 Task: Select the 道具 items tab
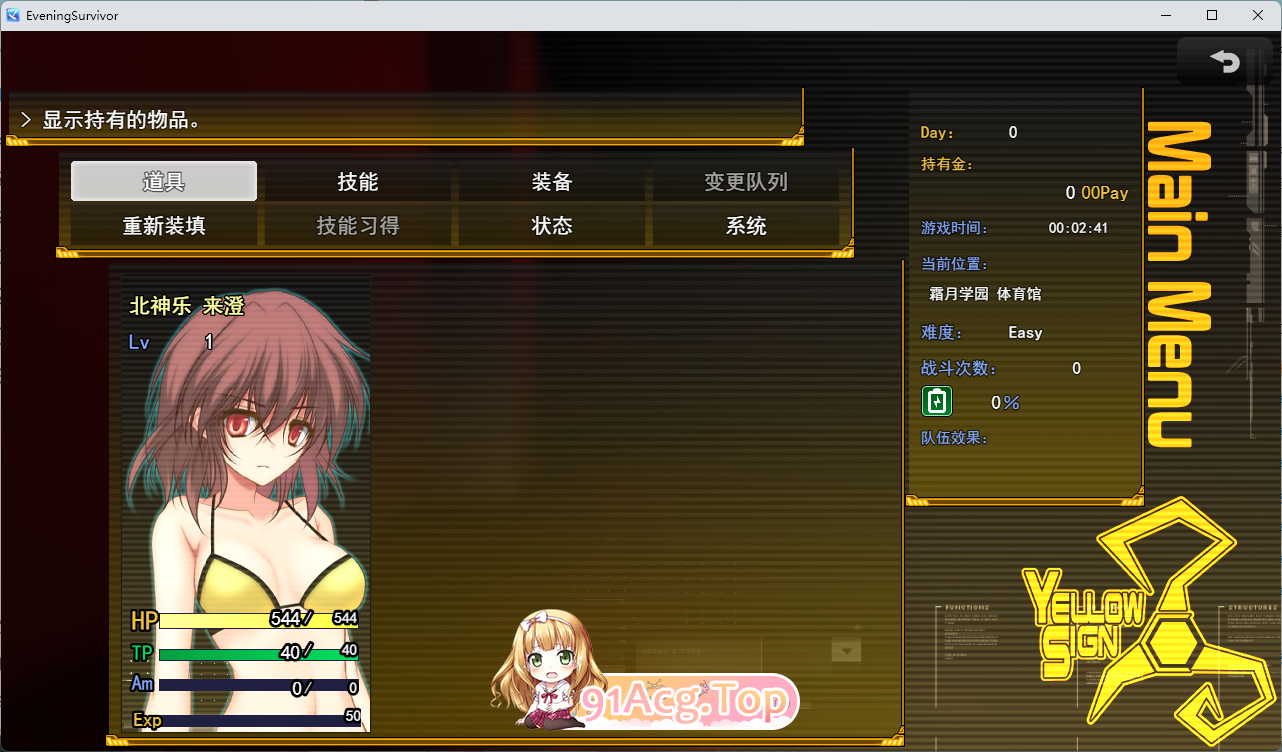pyautogui.click(x=163, y=181)
